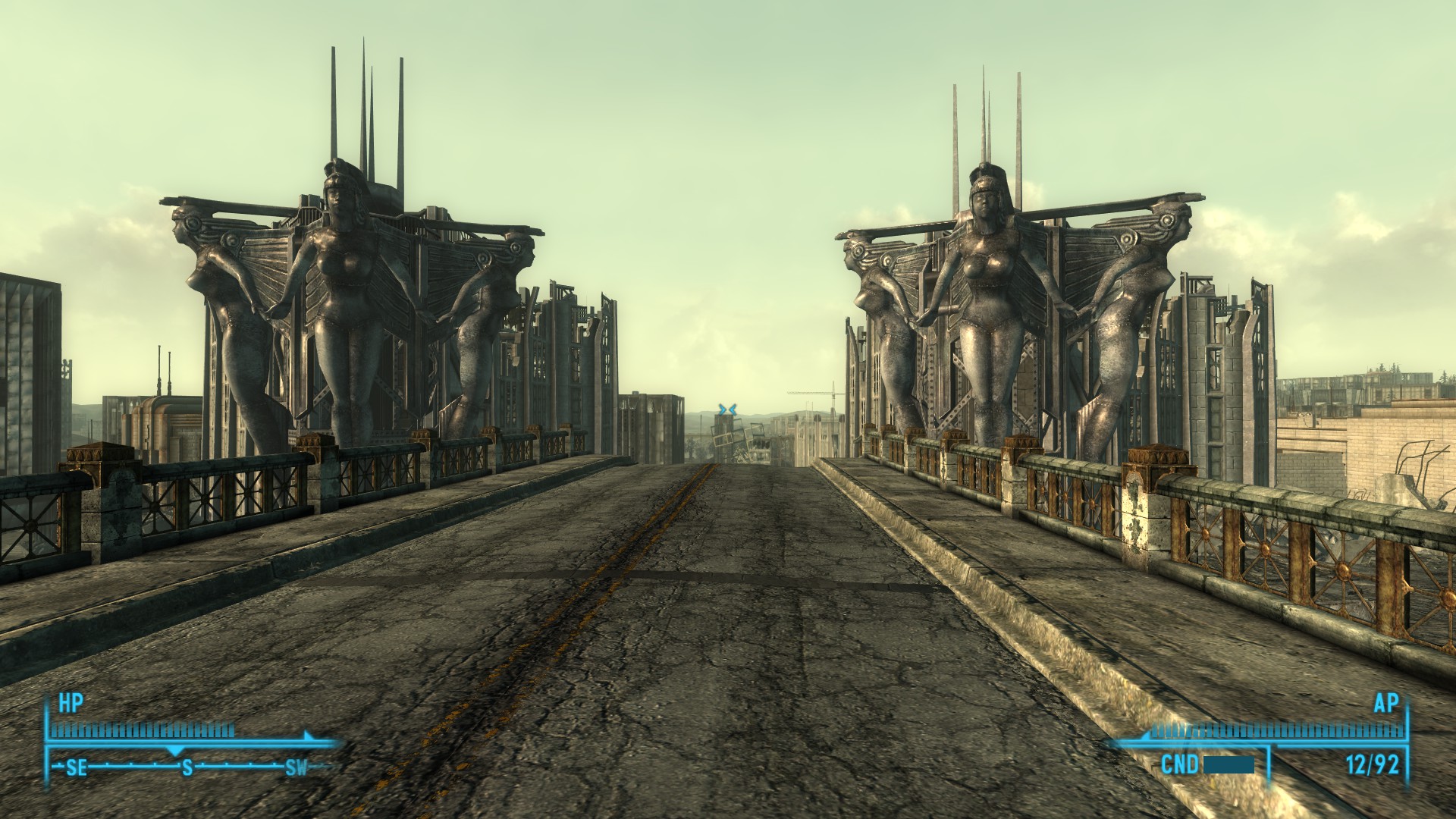Click the CND condition fill bar

(1228, 766)
